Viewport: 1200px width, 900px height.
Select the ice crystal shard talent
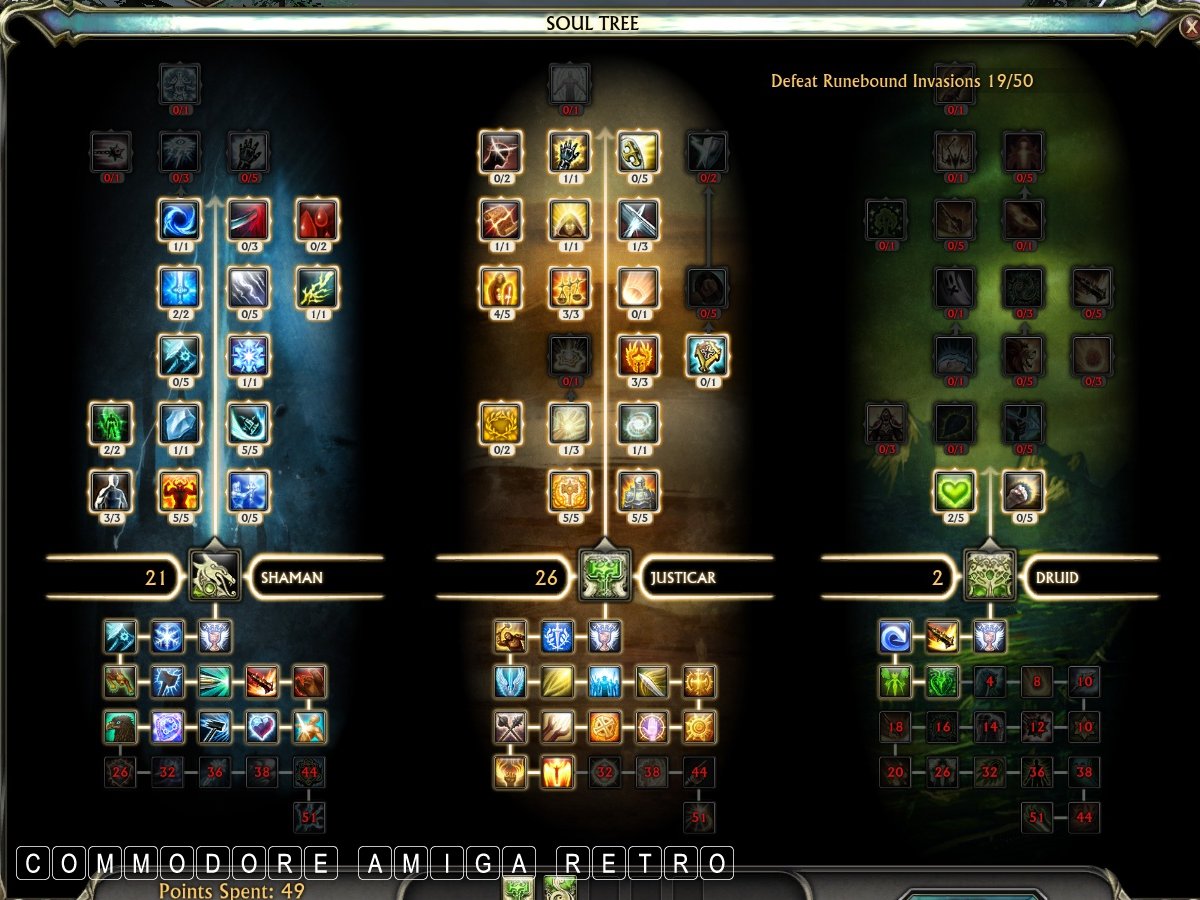180,423
